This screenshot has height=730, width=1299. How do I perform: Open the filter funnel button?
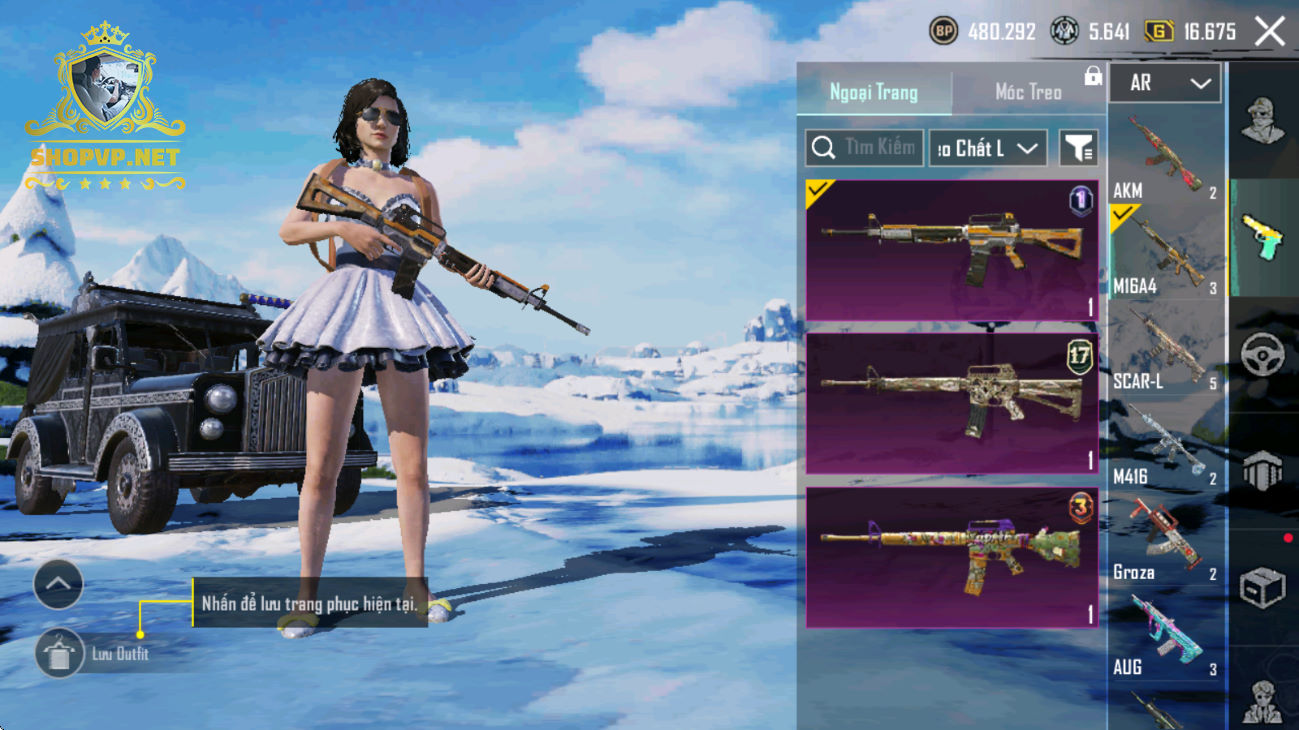click(x=1078, y=148)
